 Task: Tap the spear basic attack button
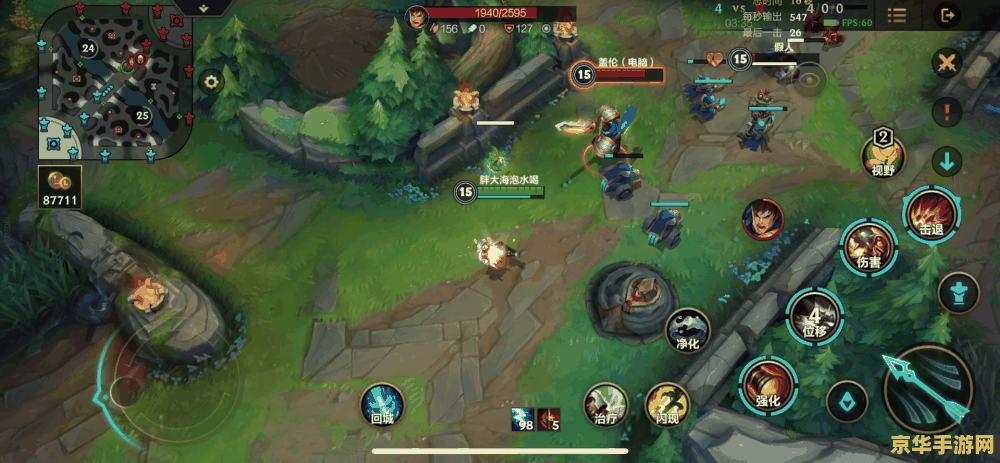925,387
